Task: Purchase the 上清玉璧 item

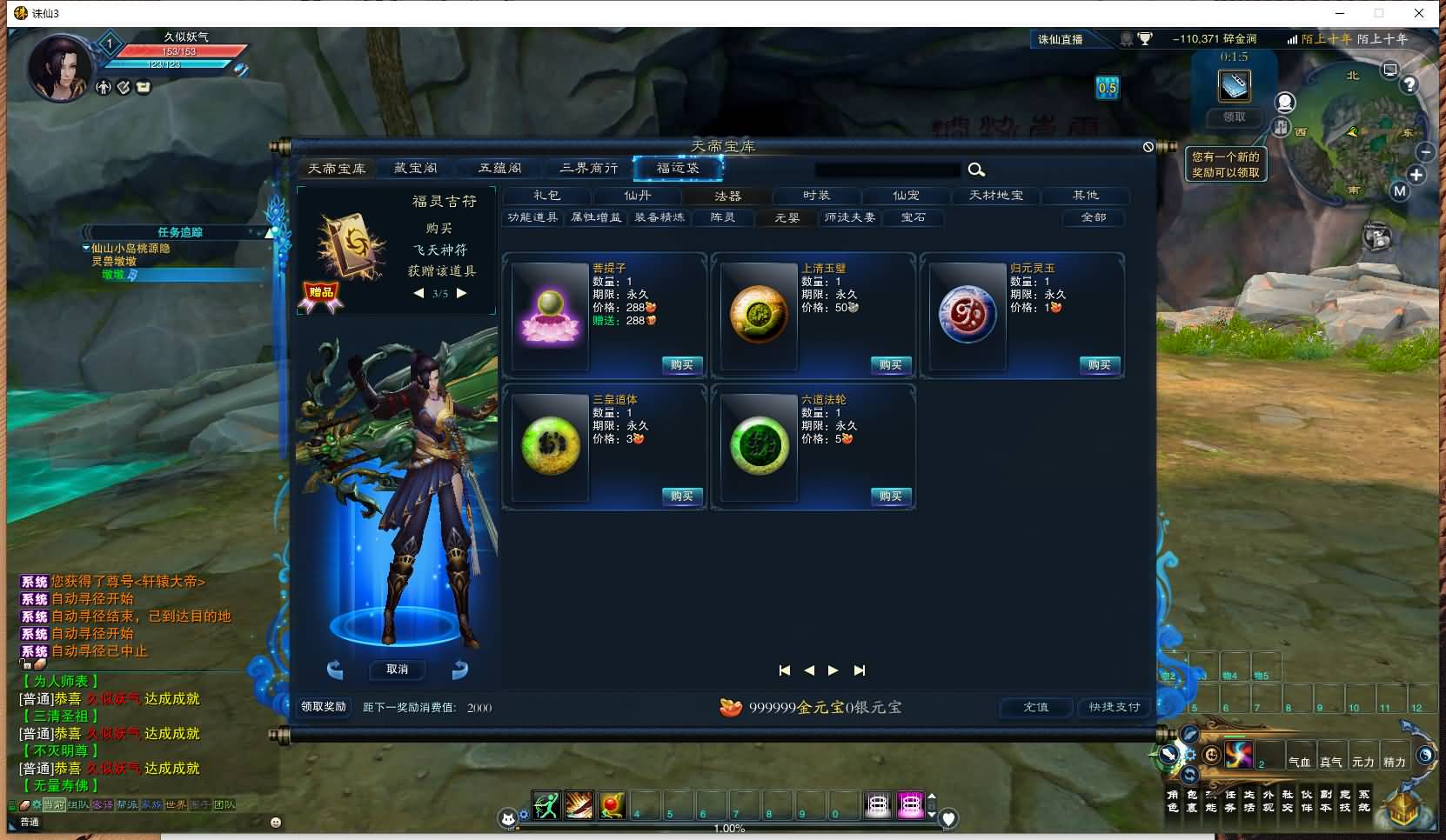Action: (x=891, y=365)
